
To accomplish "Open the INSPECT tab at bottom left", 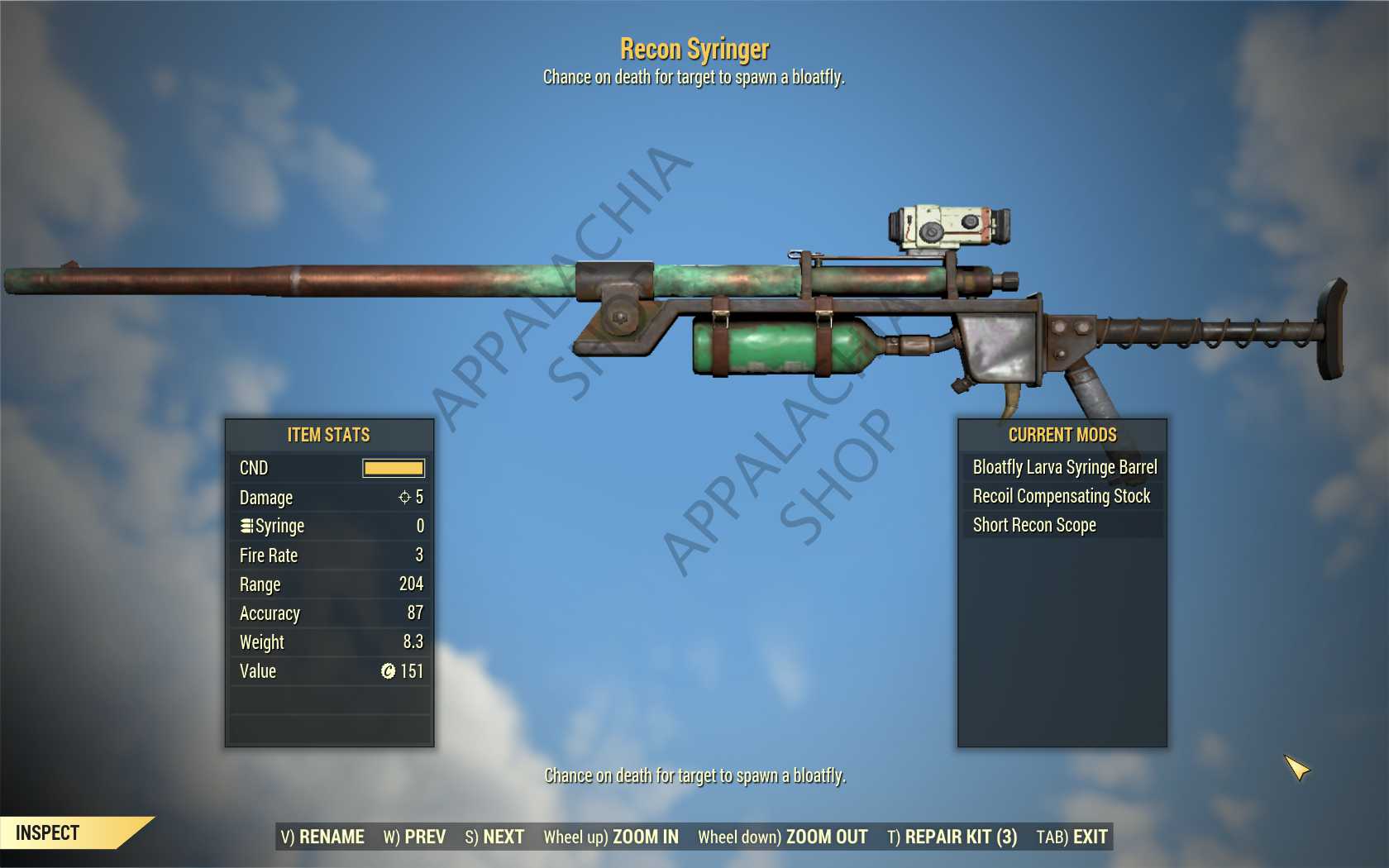I will [50, 833].
